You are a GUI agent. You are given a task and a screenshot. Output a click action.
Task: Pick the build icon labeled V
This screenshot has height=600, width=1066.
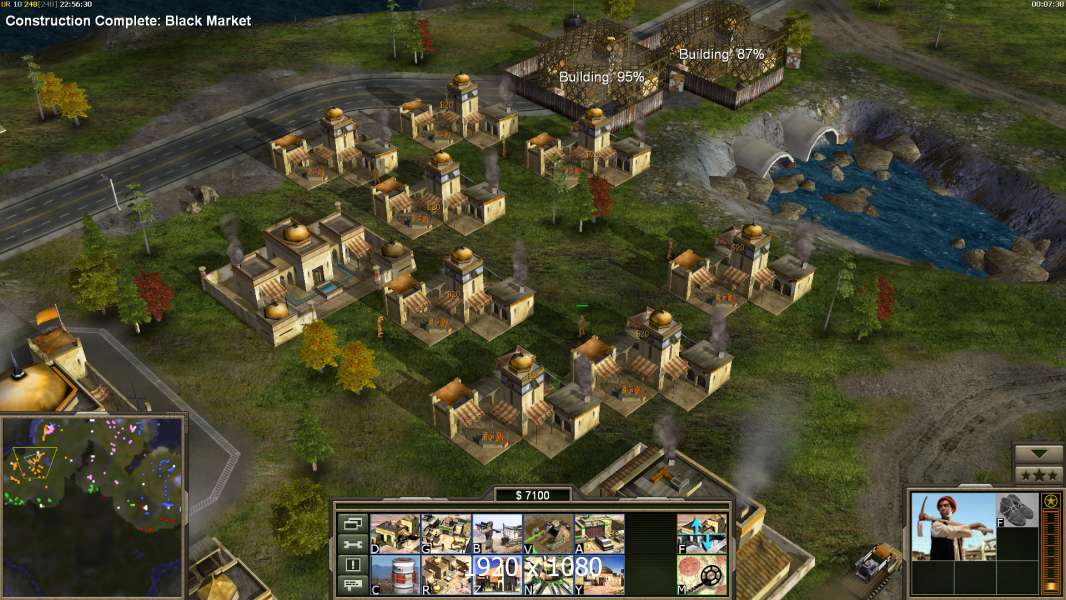(548, 533)
